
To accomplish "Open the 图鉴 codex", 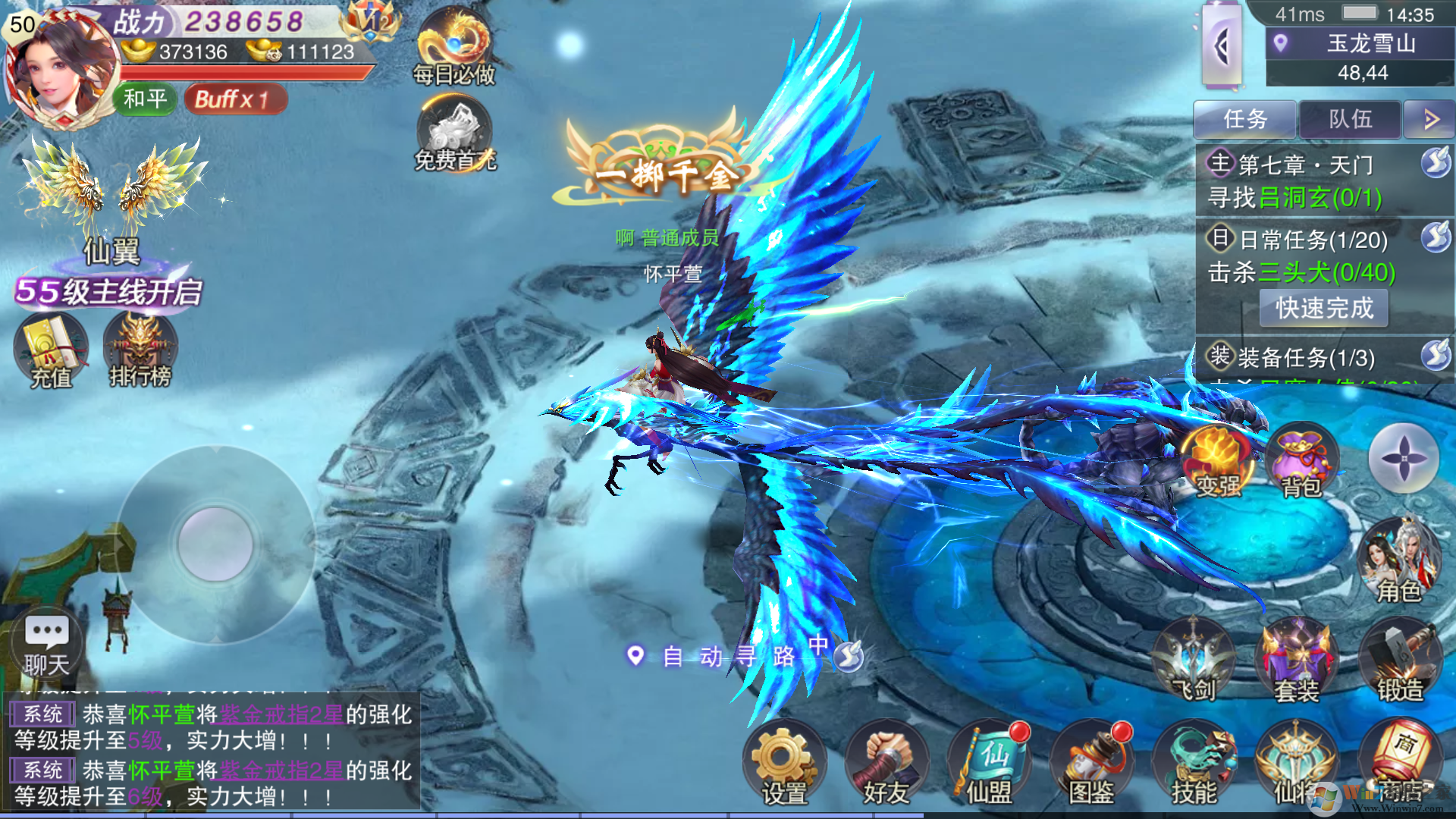I will (1090, 764).
